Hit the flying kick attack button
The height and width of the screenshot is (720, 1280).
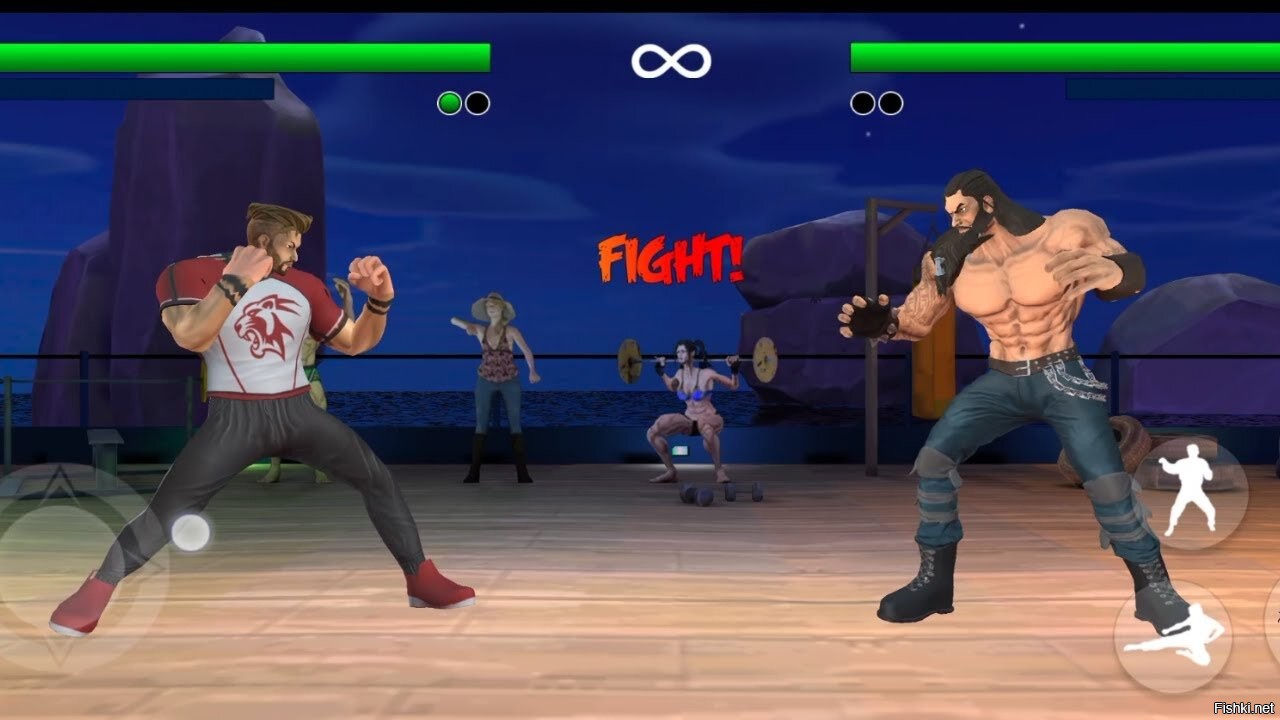pos(1172,636)
